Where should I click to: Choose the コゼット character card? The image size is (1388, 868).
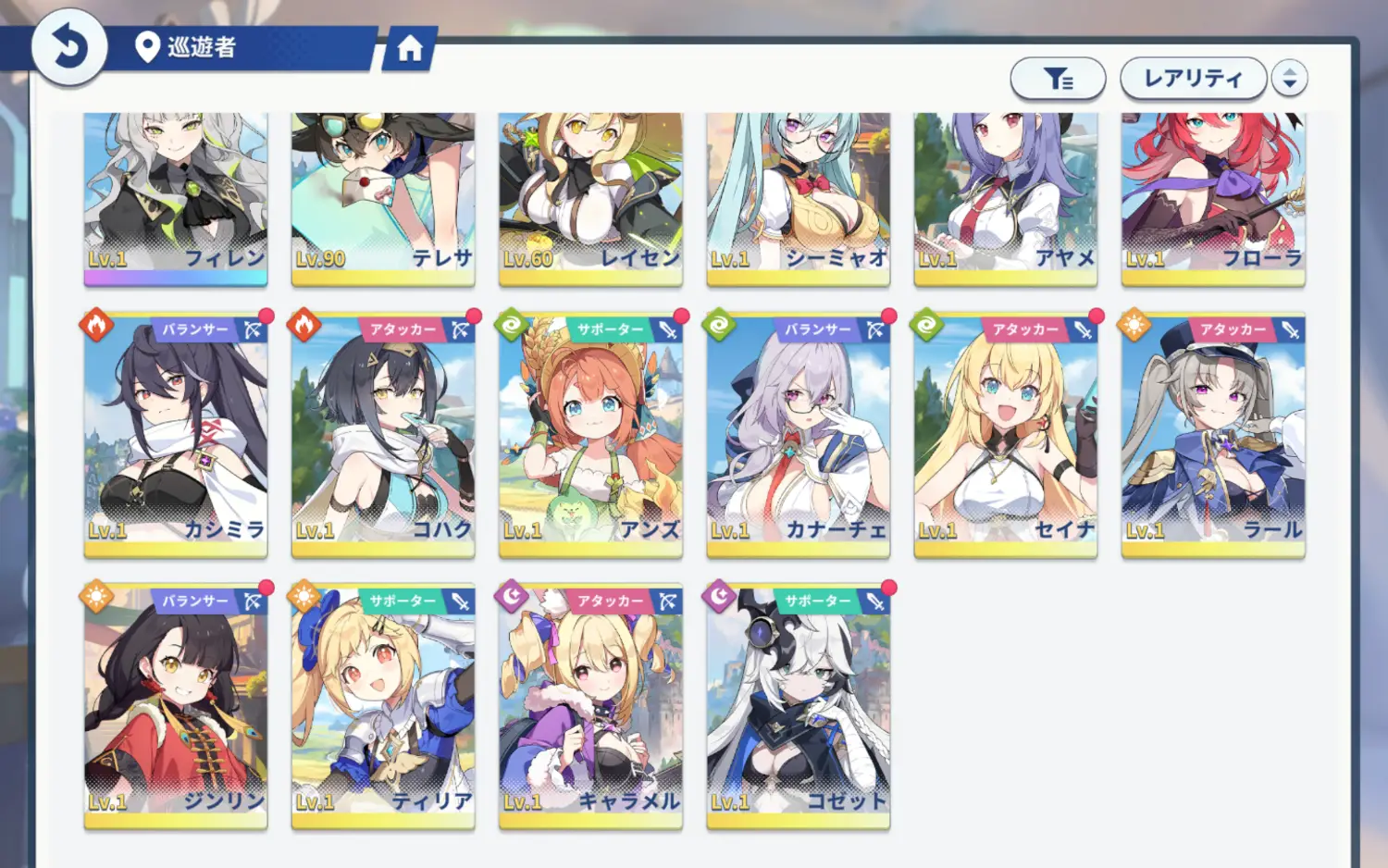coord(798,706)
